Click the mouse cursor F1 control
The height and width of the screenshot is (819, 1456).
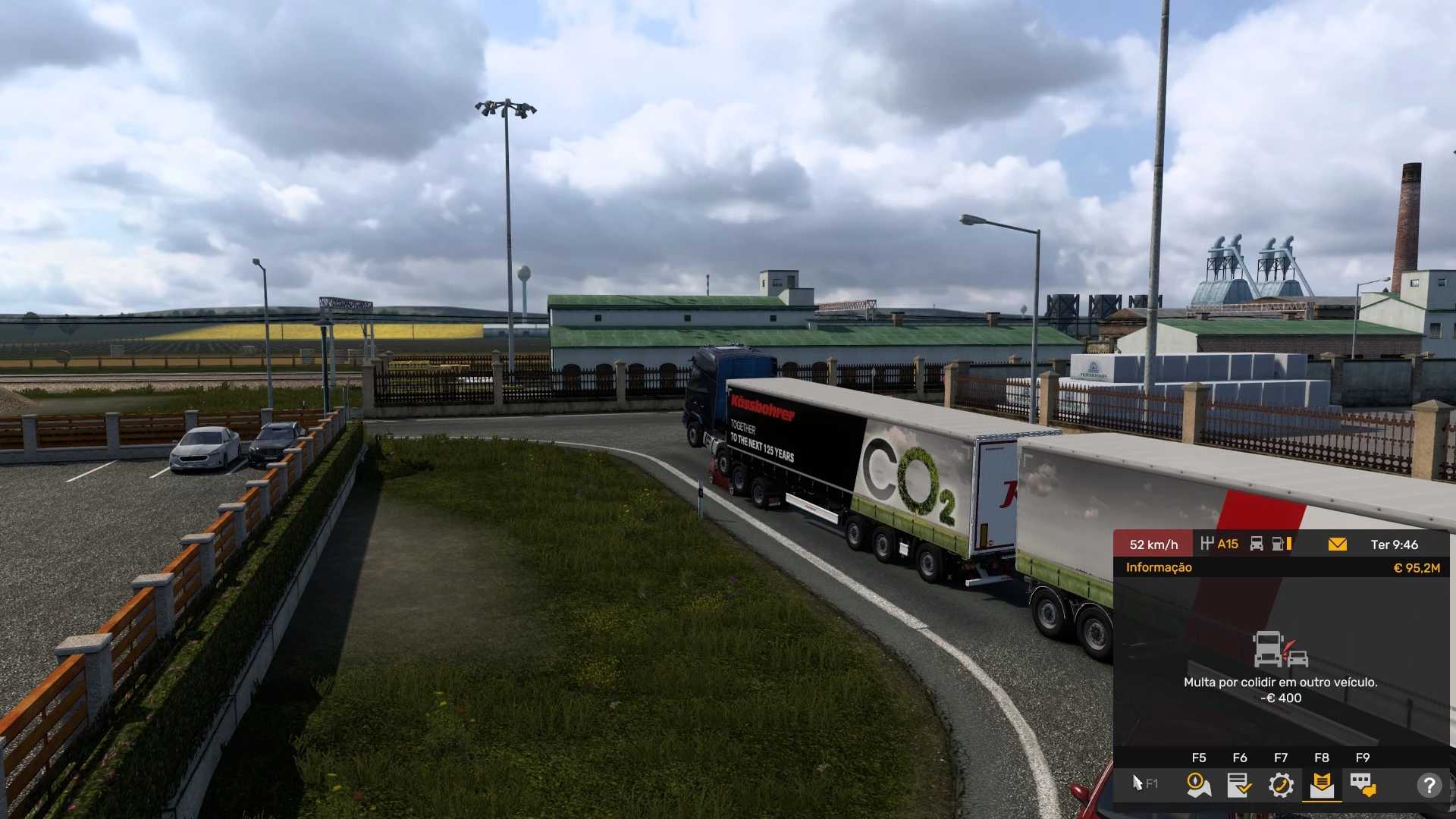[1144, 783]
